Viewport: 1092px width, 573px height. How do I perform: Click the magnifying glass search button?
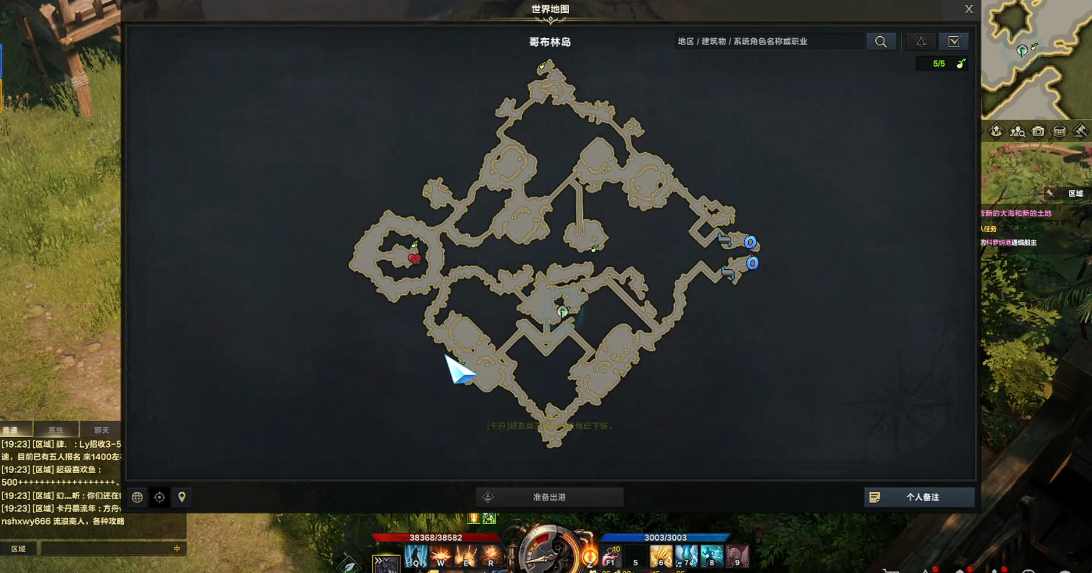pos(881,42)
